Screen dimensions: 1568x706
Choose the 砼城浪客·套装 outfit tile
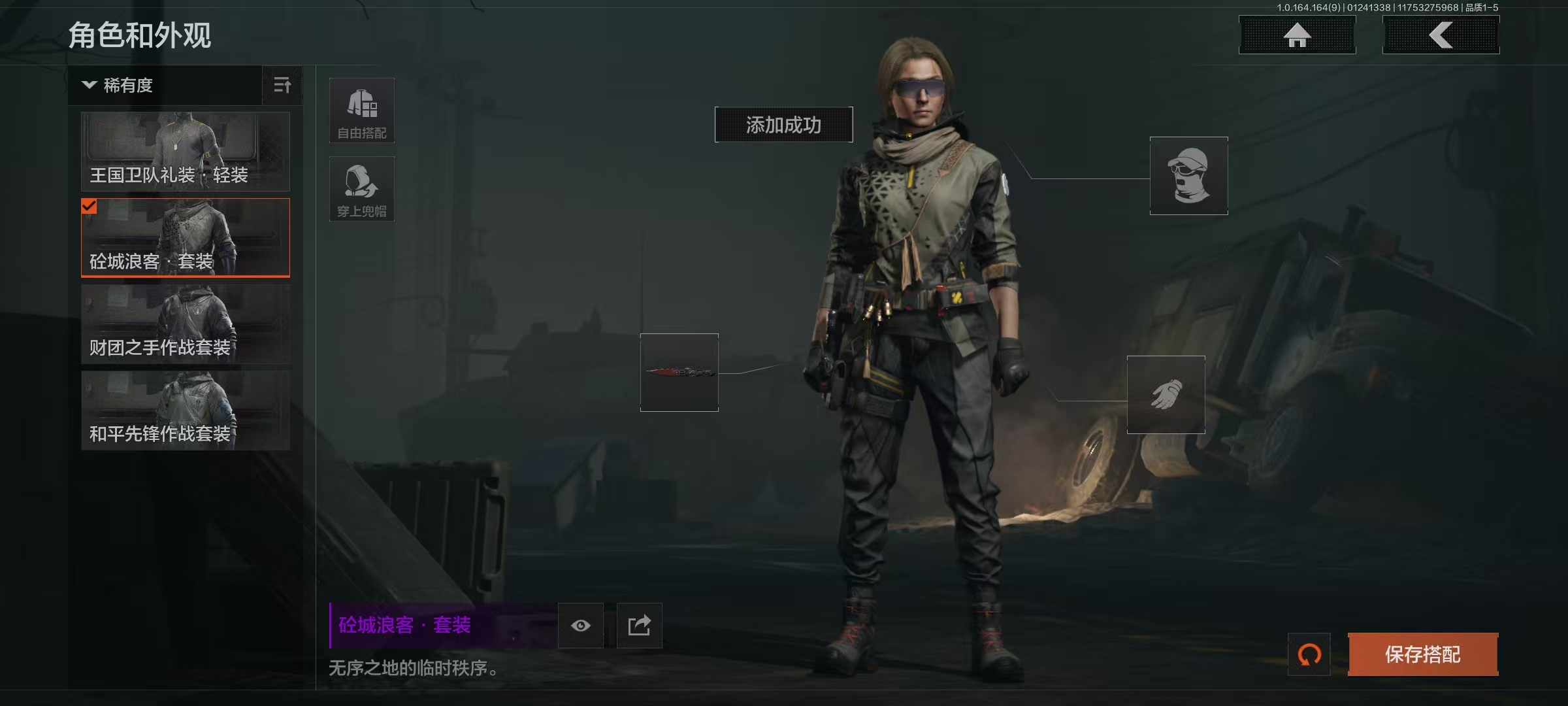point(186,237)
